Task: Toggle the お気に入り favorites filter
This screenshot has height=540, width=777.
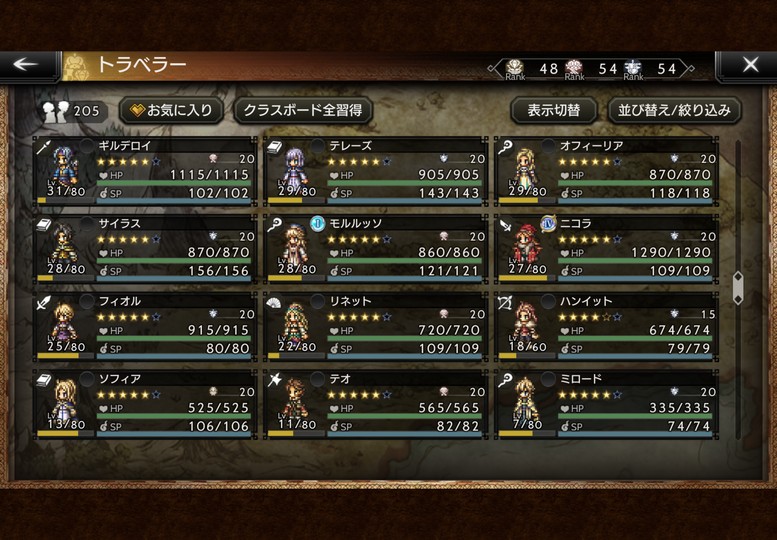Action: click(x=171, y=110)
